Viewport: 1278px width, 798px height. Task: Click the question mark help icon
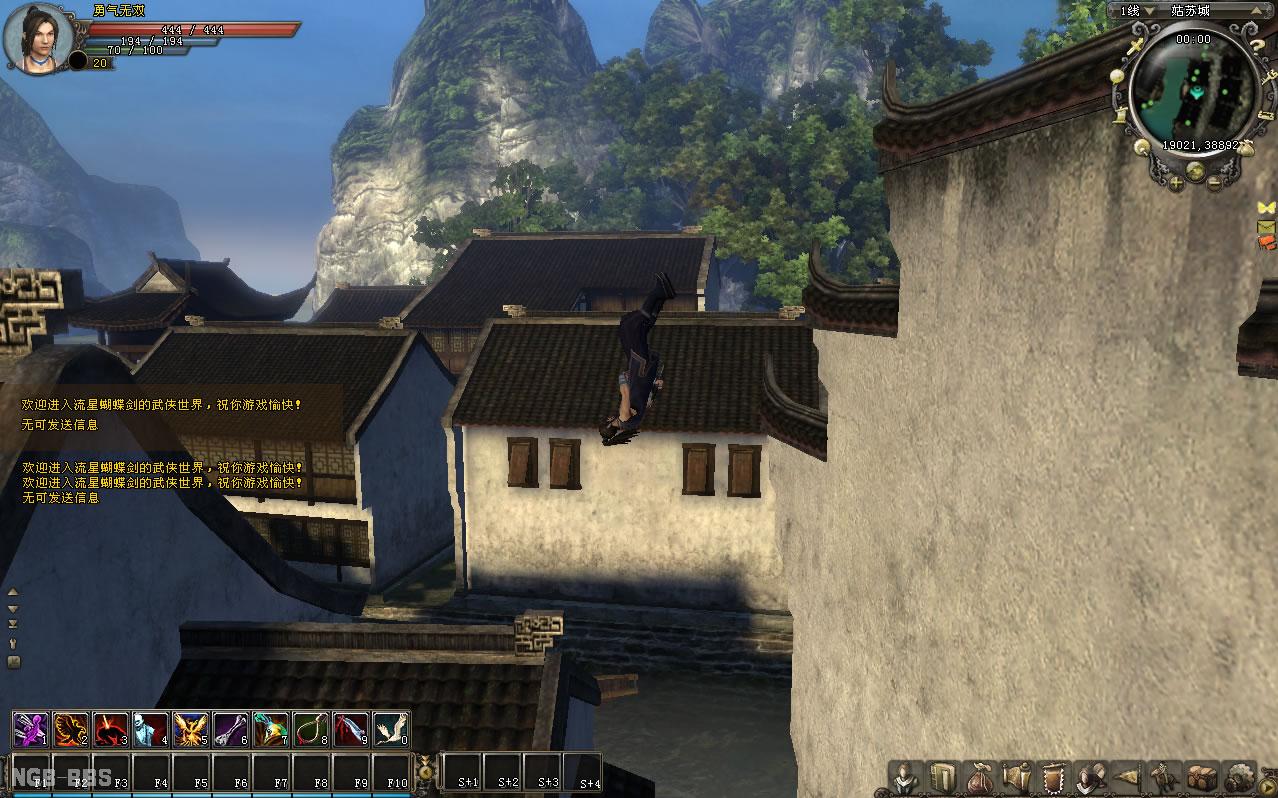1258,46
